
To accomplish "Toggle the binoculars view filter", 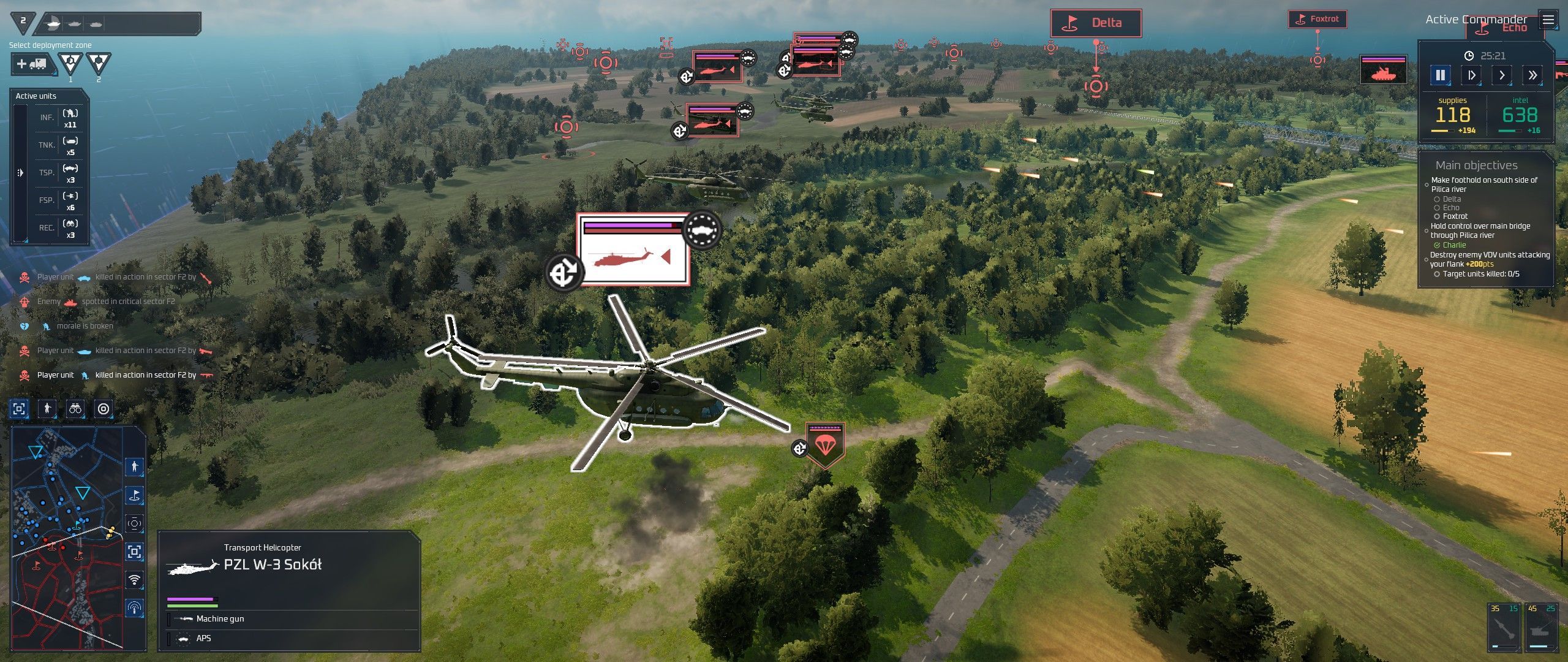I will tap(75, 409).
